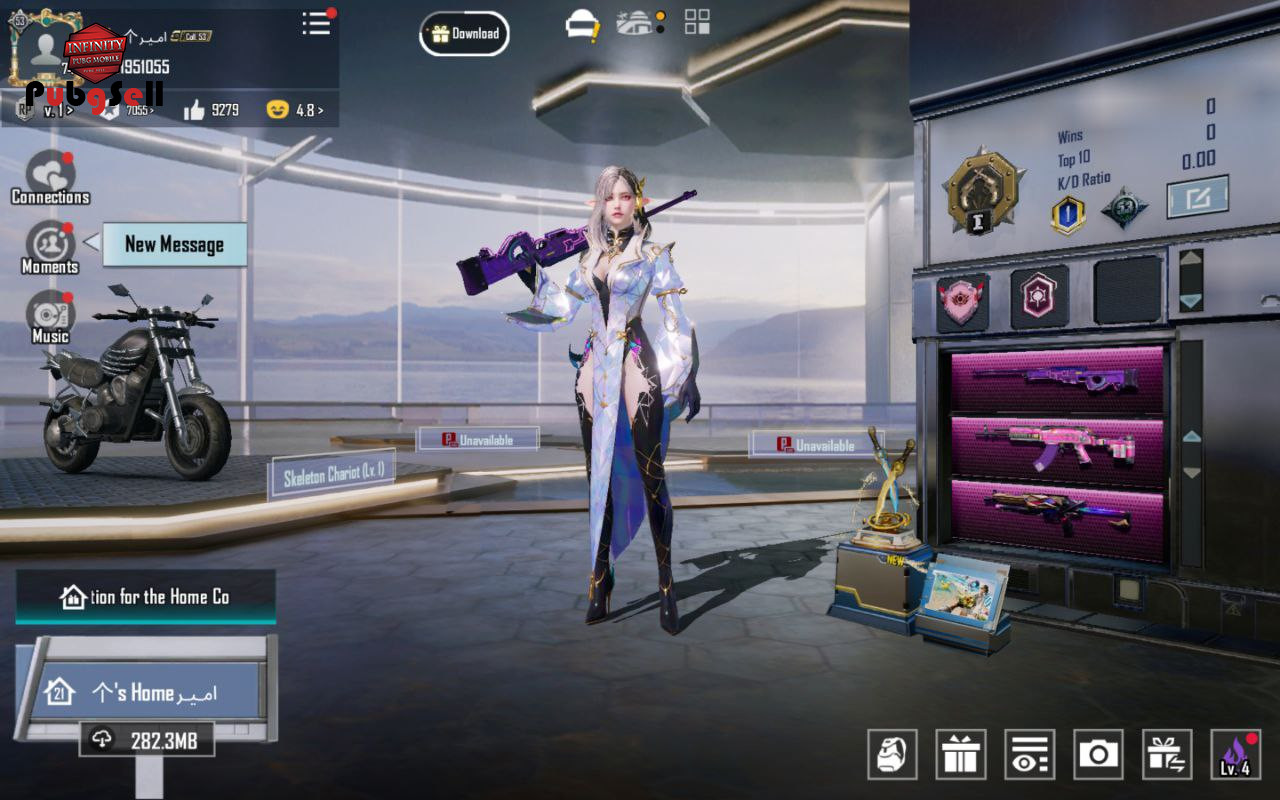Open the backpack inventory icon
The height and width of the screenshot is (800, 1280).
[x=892, y=754]
